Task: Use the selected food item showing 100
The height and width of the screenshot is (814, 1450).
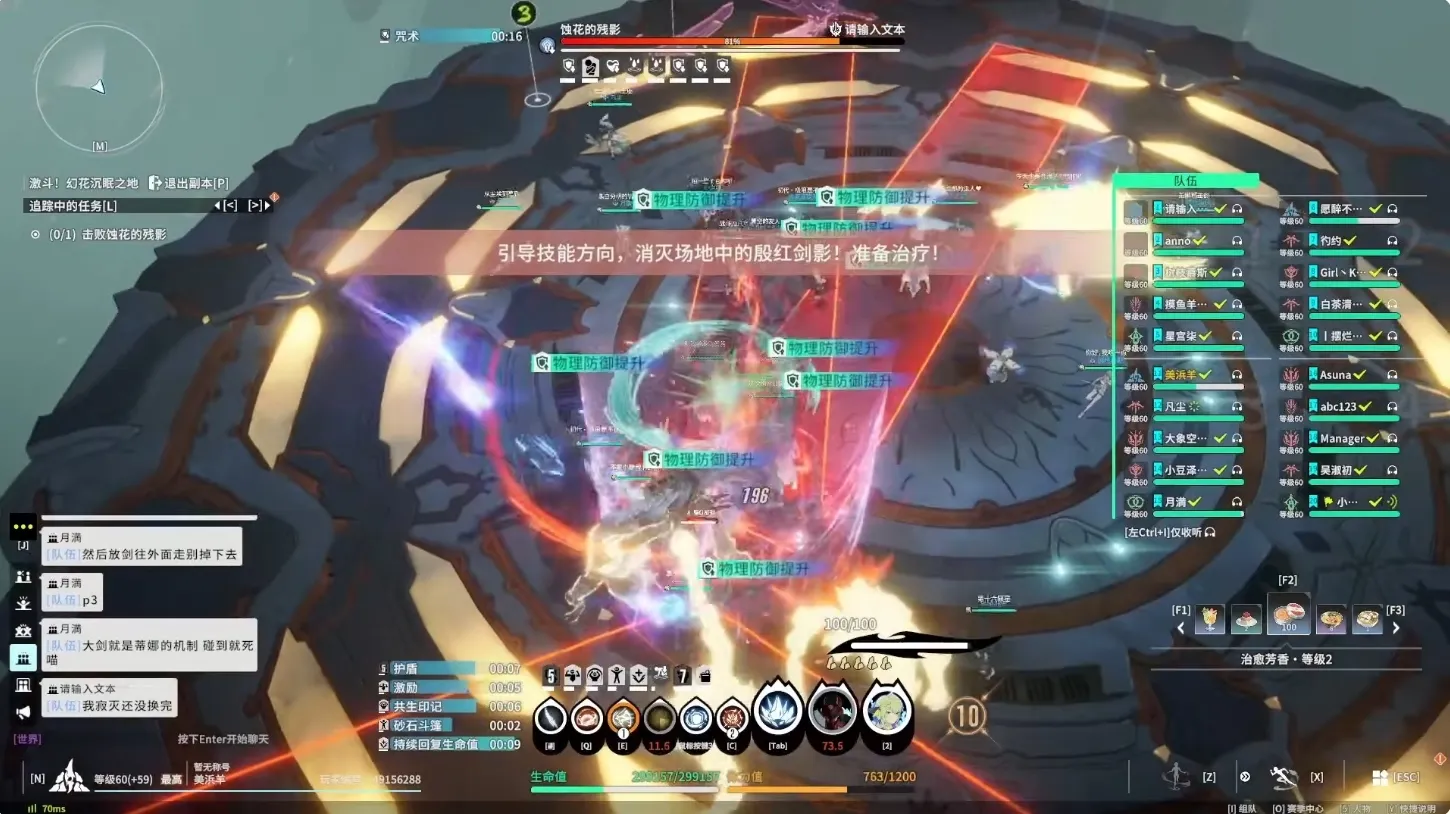Action: pos(1288,615)
